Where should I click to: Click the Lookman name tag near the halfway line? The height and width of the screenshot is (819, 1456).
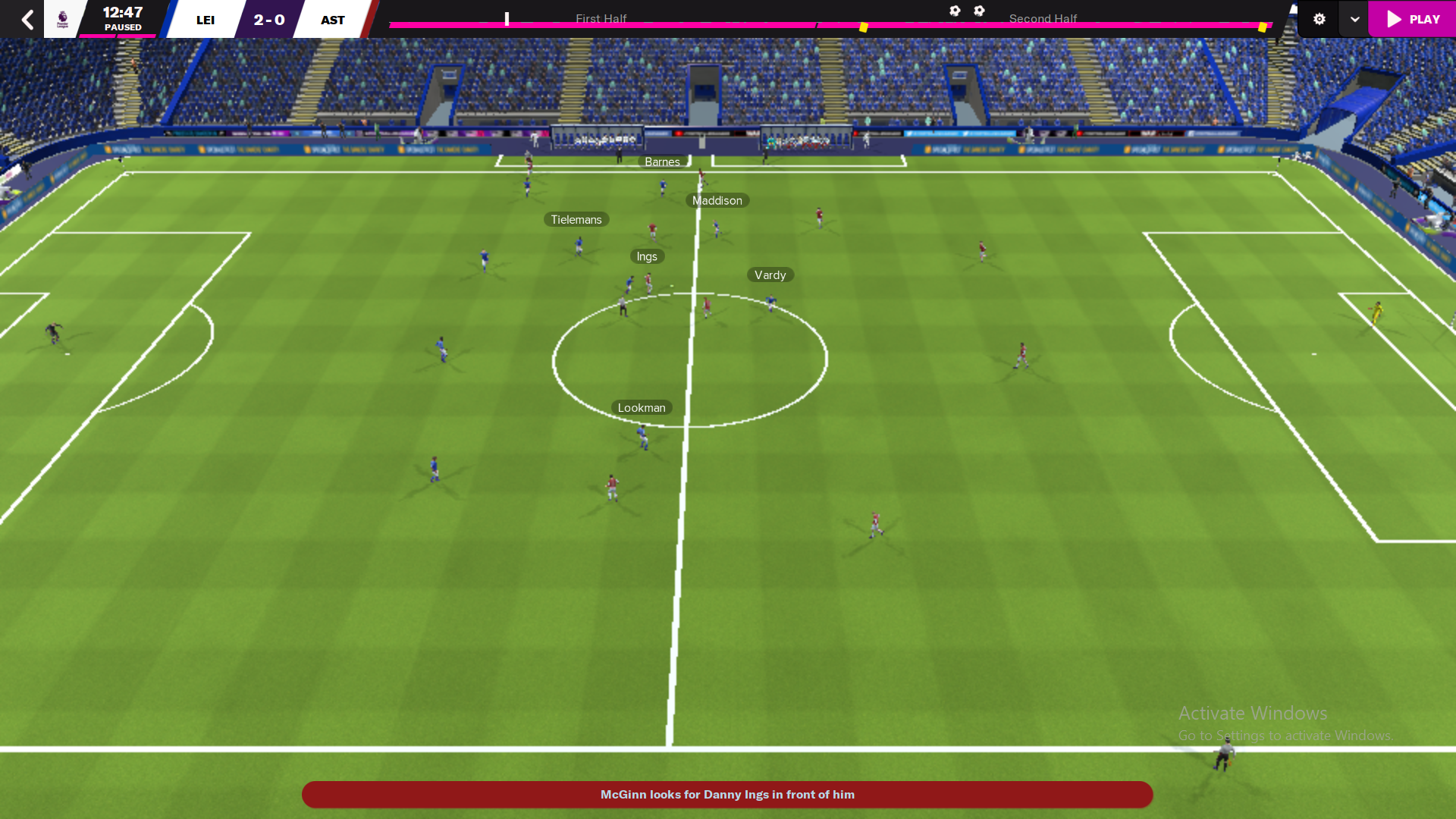[641, 407]
